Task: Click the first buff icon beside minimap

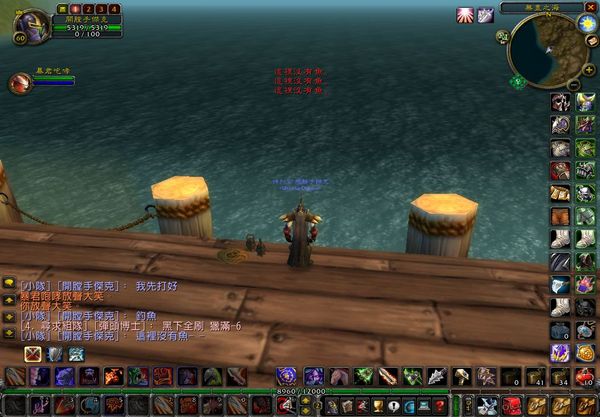Action: point(466,14)
